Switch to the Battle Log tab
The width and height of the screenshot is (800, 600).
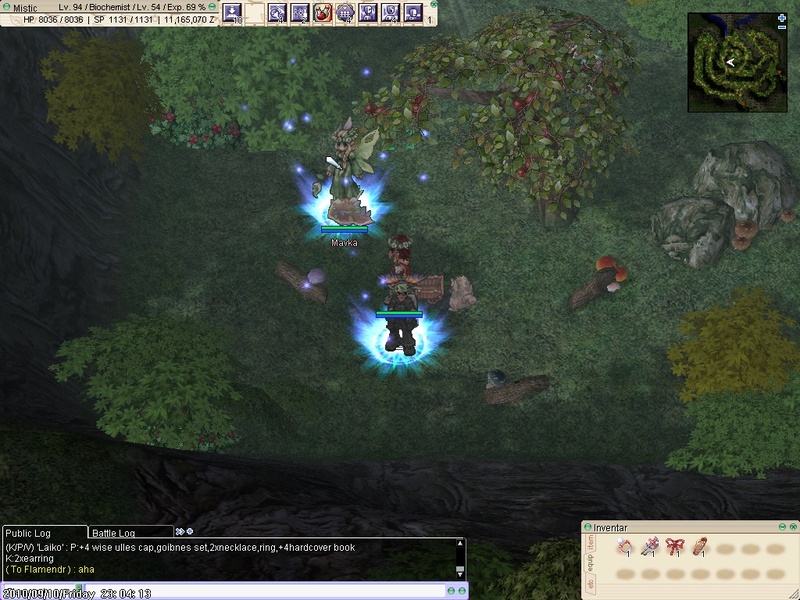(120, 533)
